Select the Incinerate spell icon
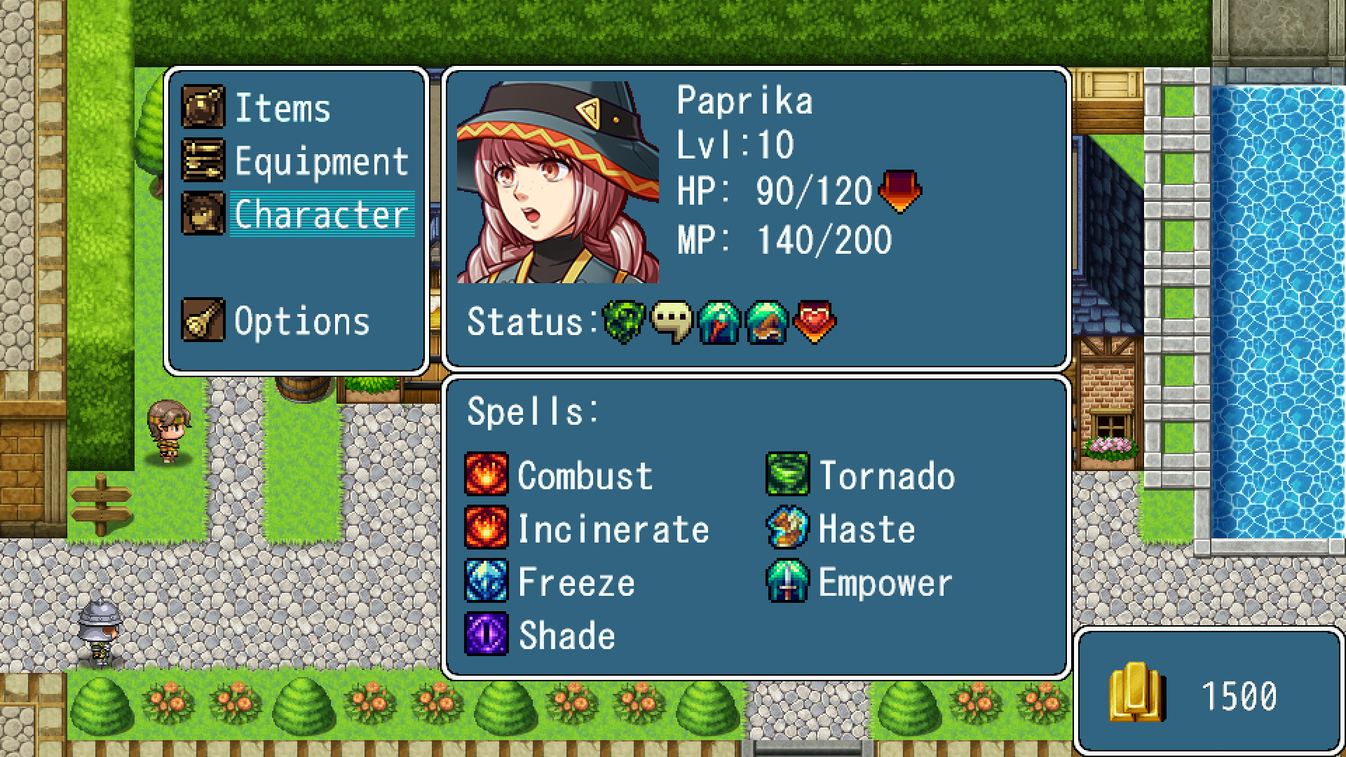The width and height of the screenshot is (1346, 757). click(x=487, y=529)
